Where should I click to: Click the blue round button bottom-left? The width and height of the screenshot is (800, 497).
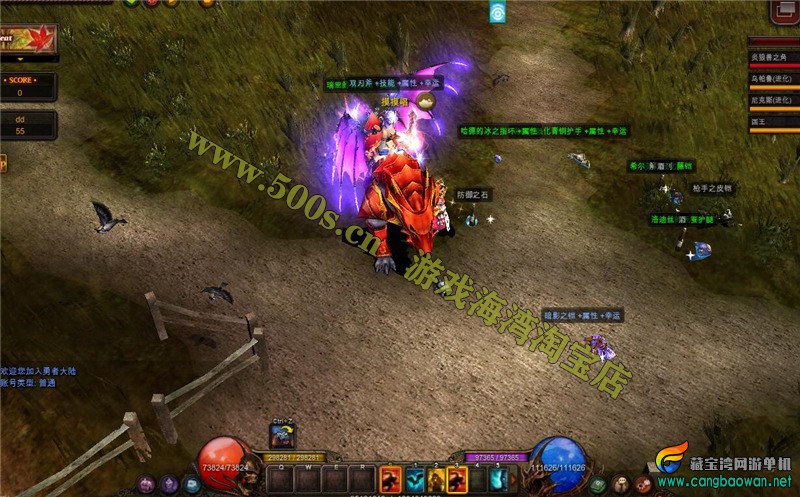click(191, 484)
